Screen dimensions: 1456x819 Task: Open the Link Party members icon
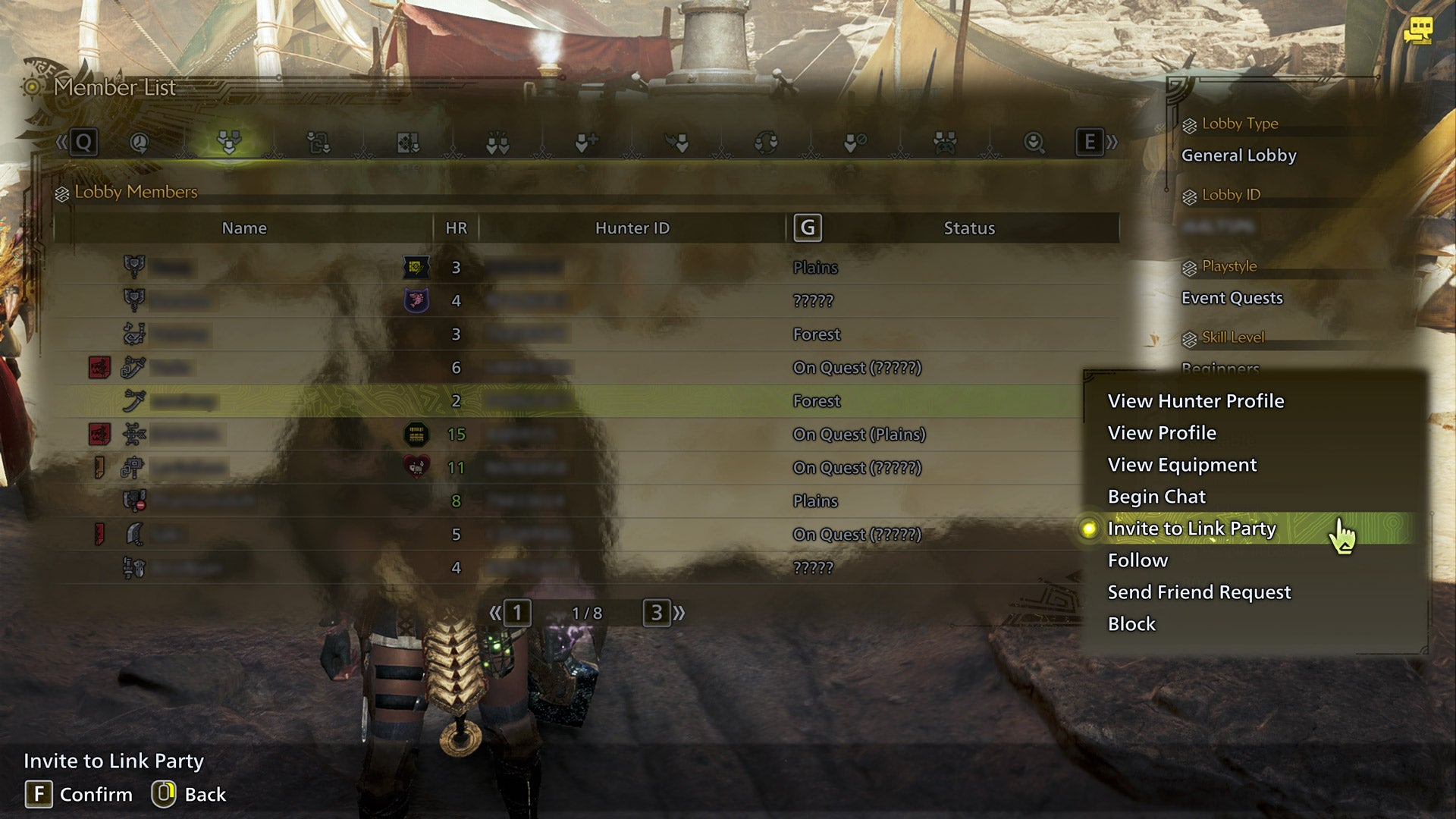tap(497, 144)
